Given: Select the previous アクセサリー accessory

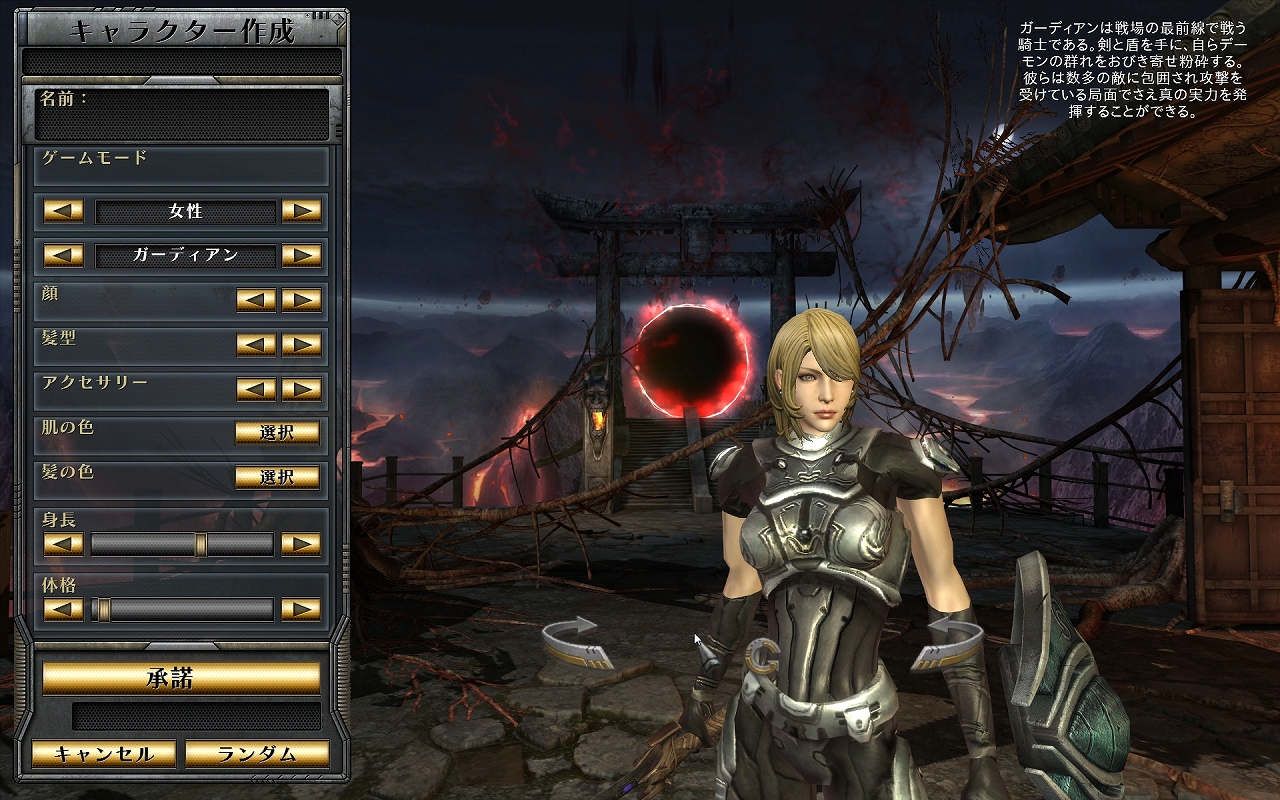Looking at the screenshot, I should 256,388.
